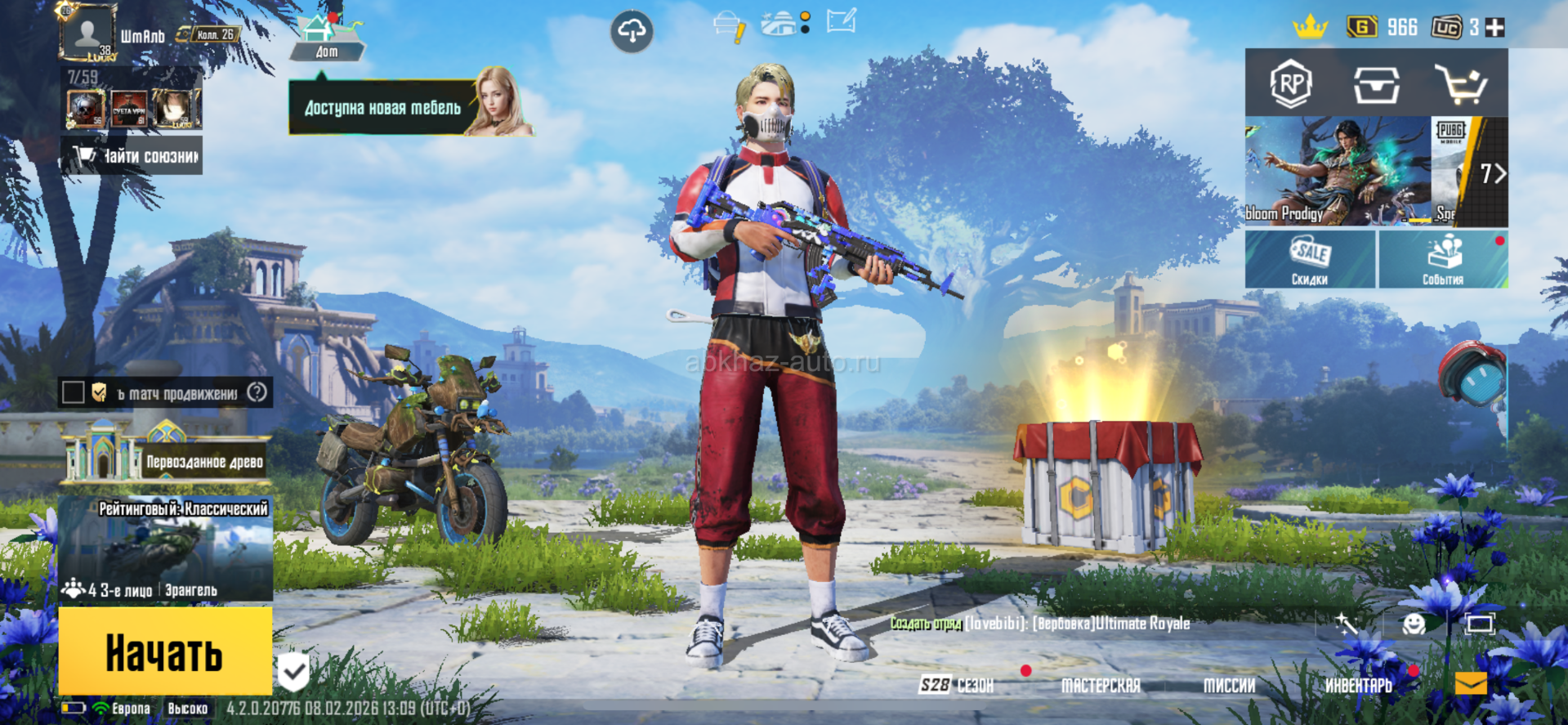Open the Скидки sale panel
The width and height of the screenshot is (1568, 725).
tap(1310, 259)
